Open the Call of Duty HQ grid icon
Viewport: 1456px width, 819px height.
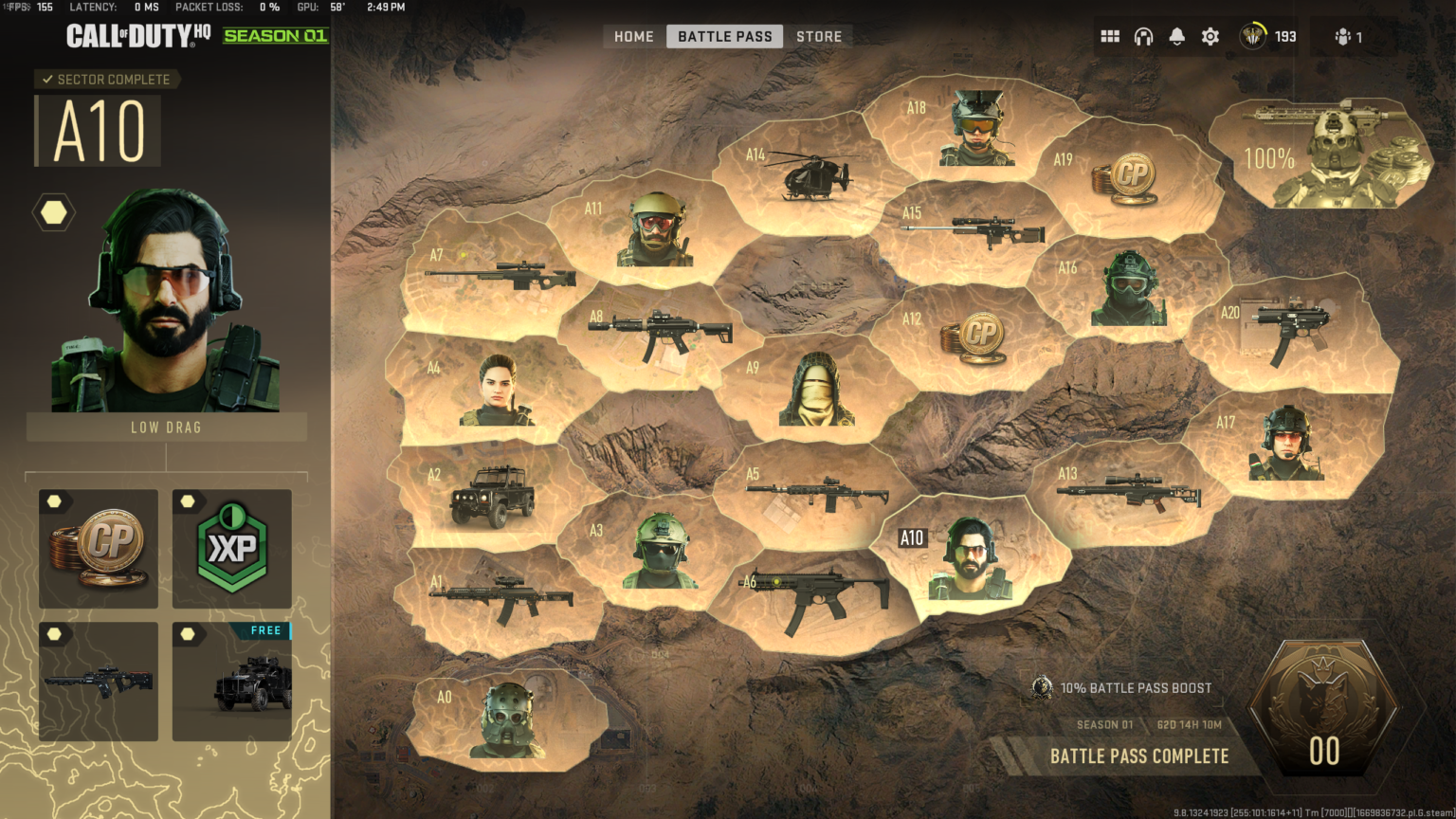point(1110,35)
